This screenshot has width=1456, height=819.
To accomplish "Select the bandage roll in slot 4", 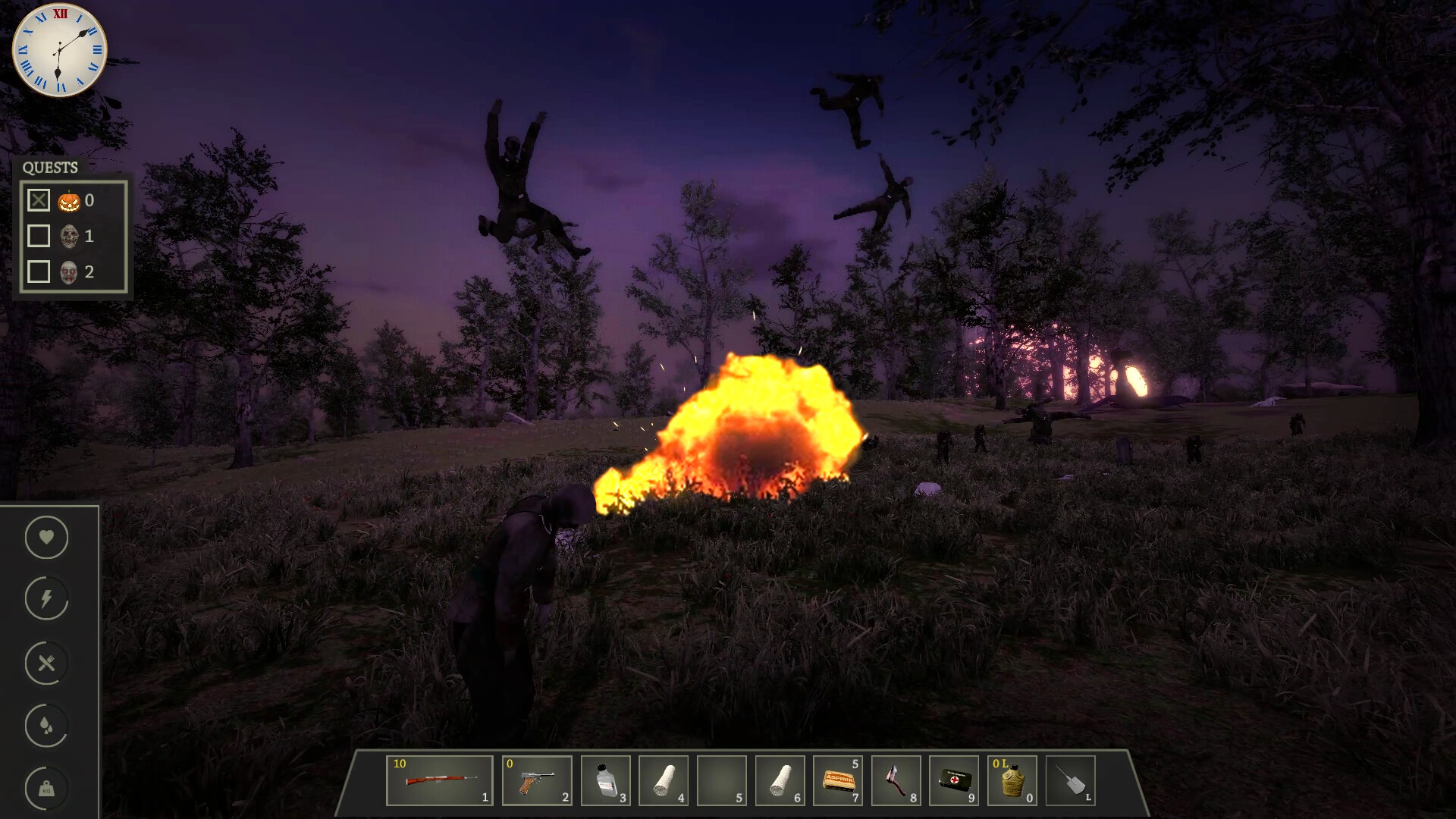I will 664,780.
